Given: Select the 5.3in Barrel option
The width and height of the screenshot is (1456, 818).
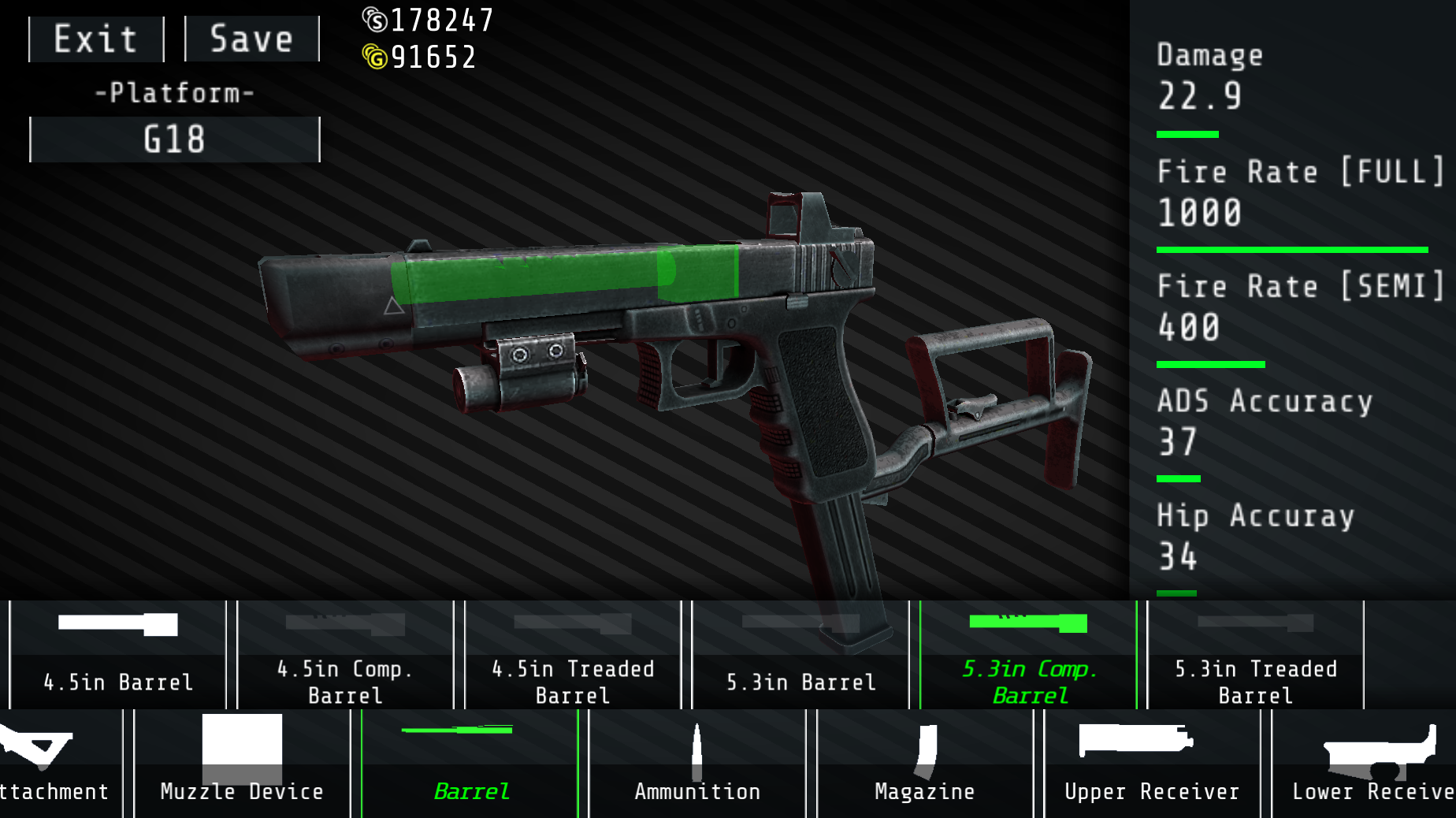Looking at the screenshot, I should [800, 654].
